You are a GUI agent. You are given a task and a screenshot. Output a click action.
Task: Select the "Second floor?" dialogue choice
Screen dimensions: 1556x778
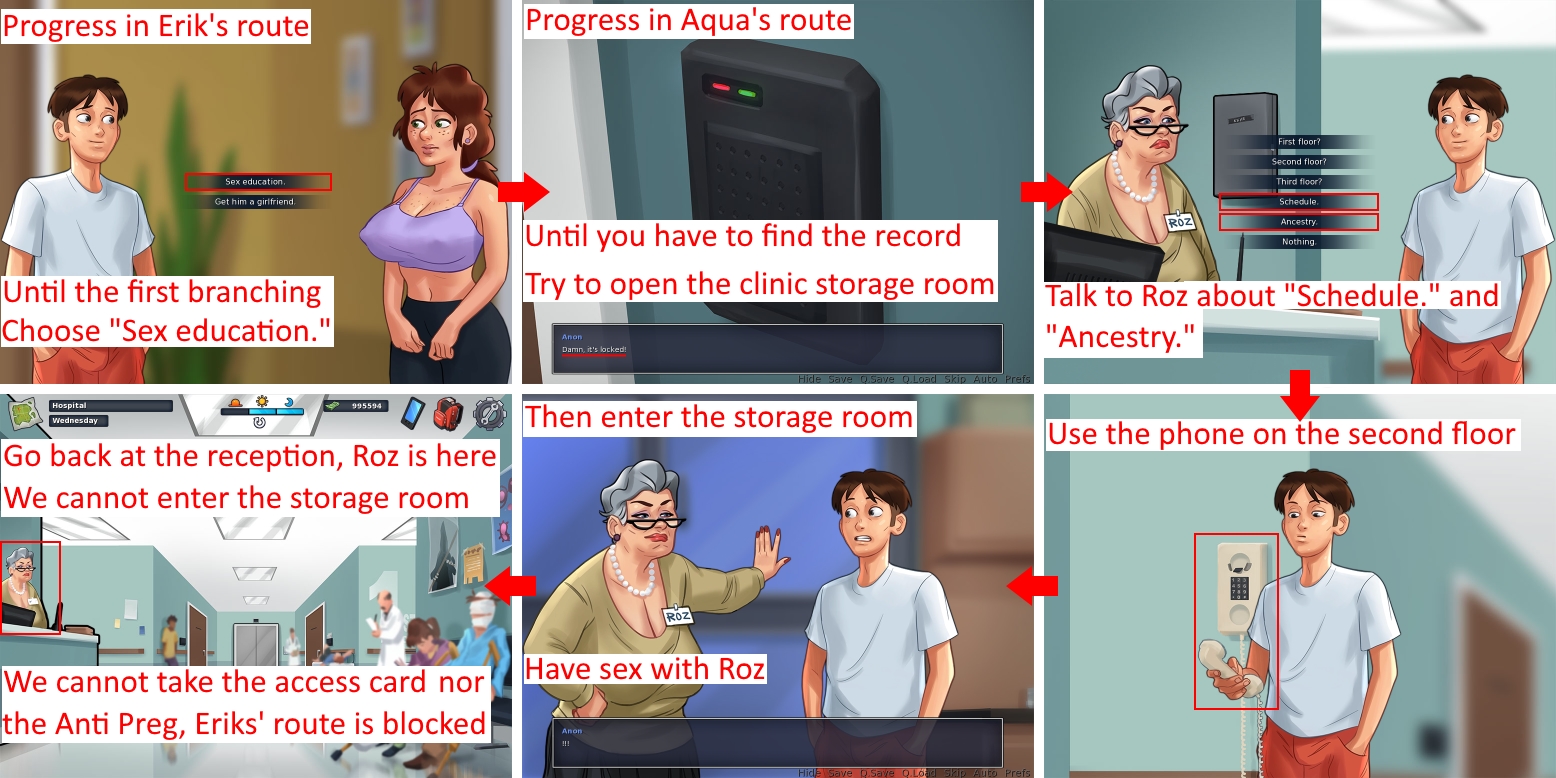click(x=1299, y=162)
